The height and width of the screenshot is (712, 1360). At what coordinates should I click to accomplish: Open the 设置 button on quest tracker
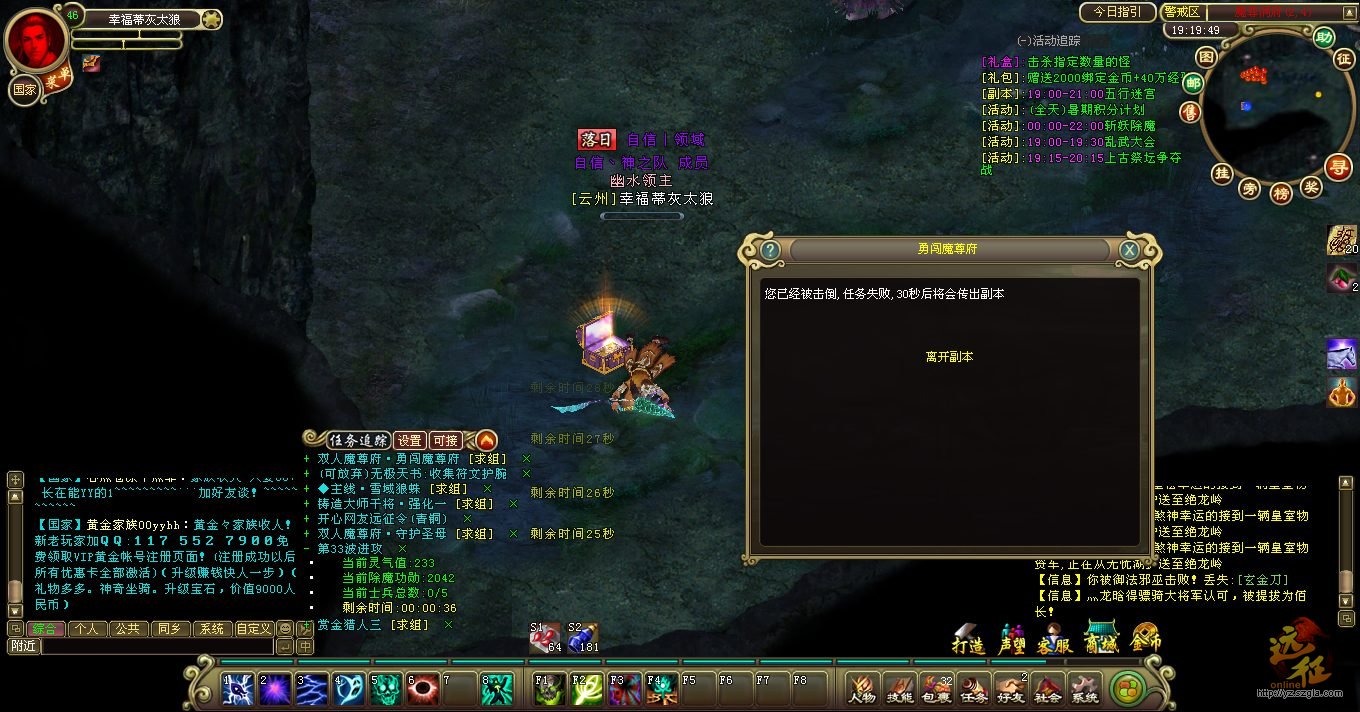tap(410, 440)
